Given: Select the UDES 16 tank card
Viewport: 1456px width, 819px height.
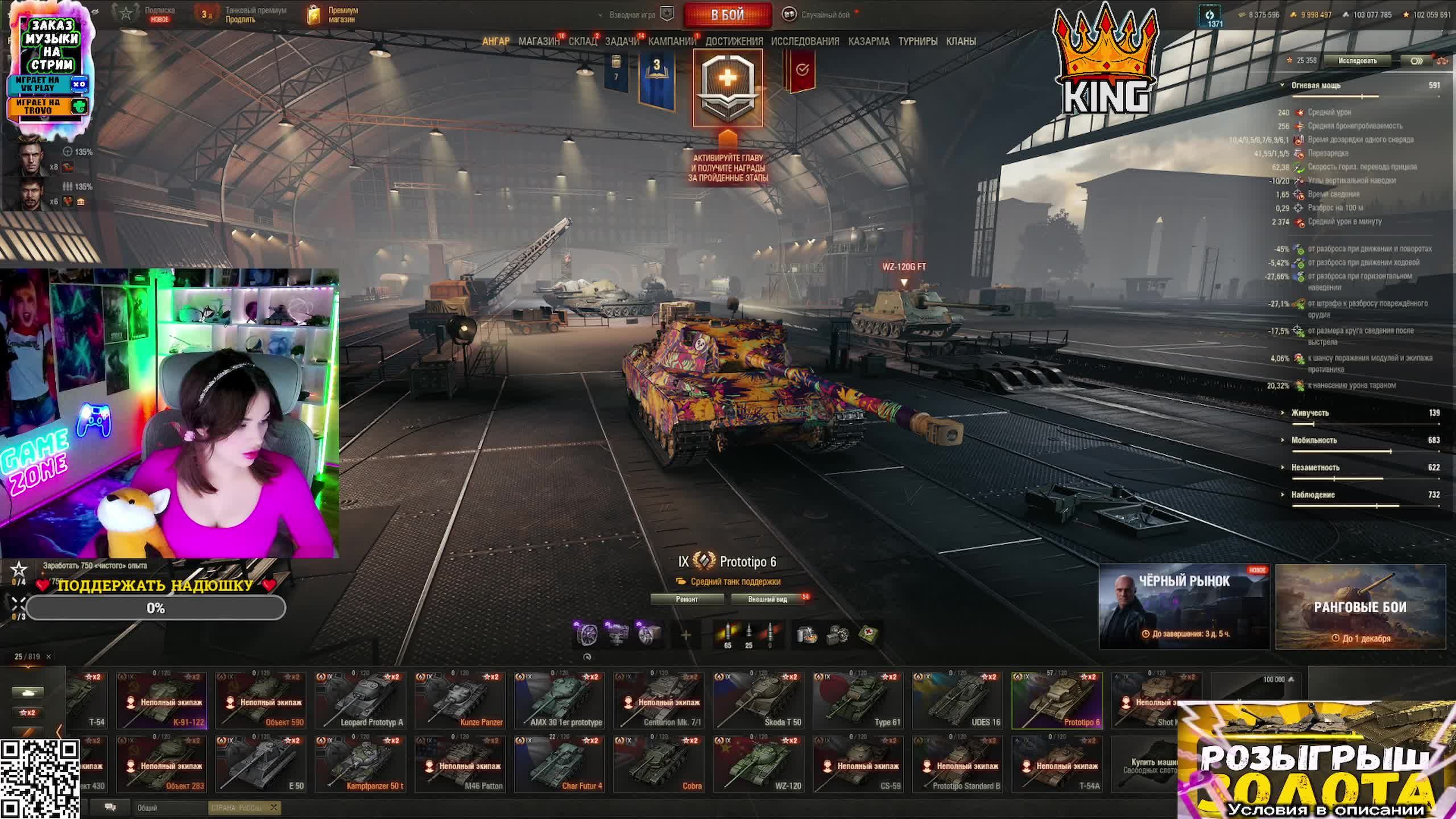Looking at the screenshot, I should [x=957, y=701].
